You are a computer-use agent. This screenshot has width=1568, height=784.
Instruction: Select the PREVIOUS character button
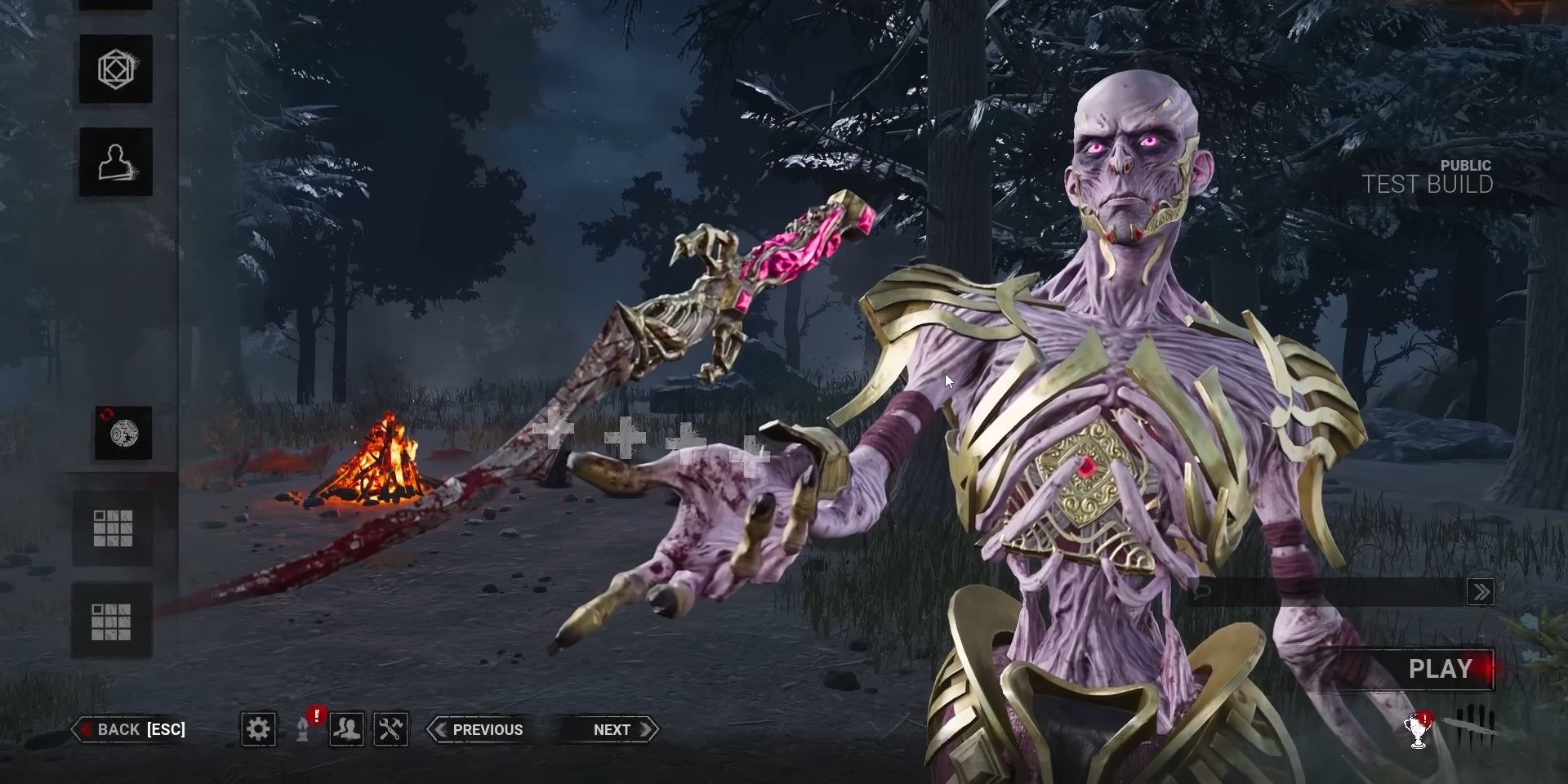(x=478, y=729)
